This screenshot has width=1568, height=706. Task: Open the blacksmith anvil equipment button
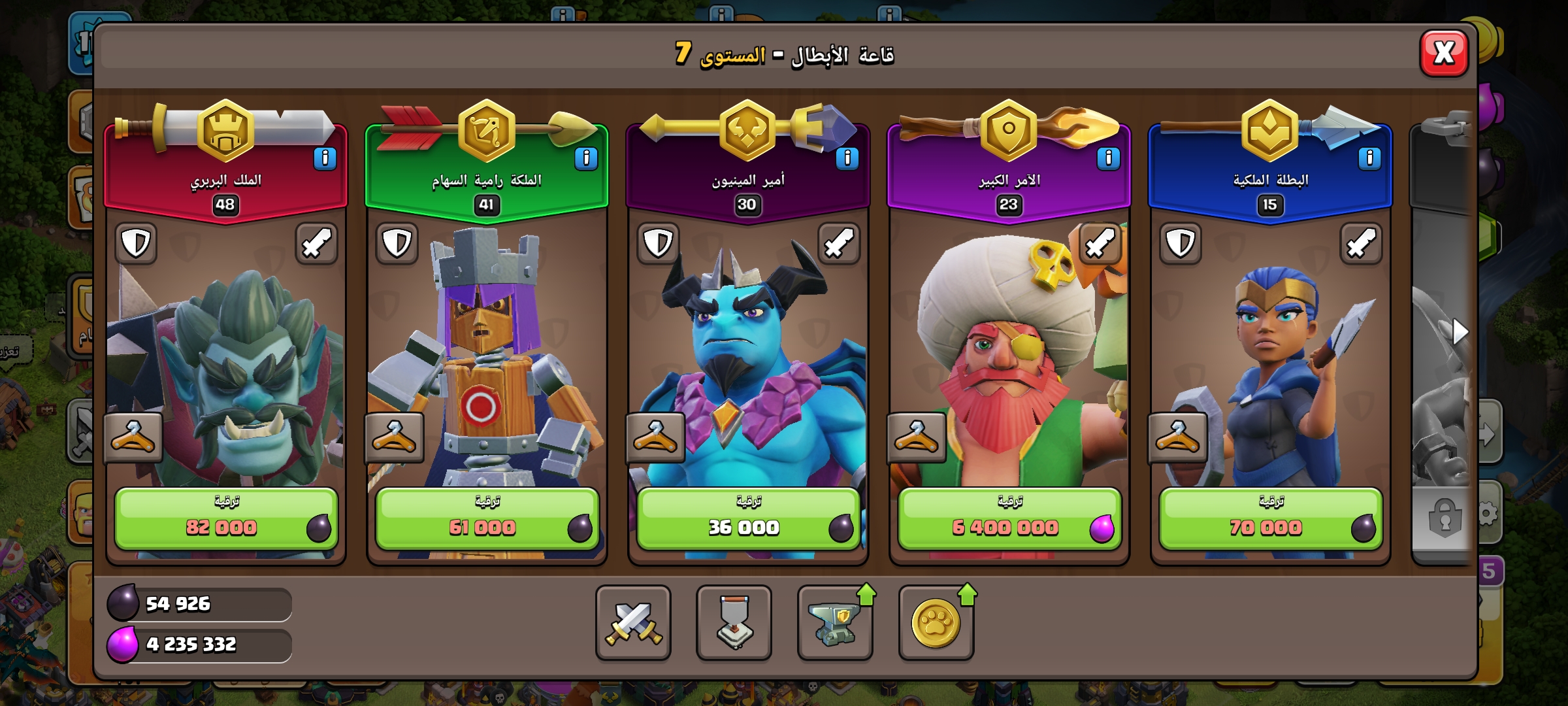(x=834, y=622)
